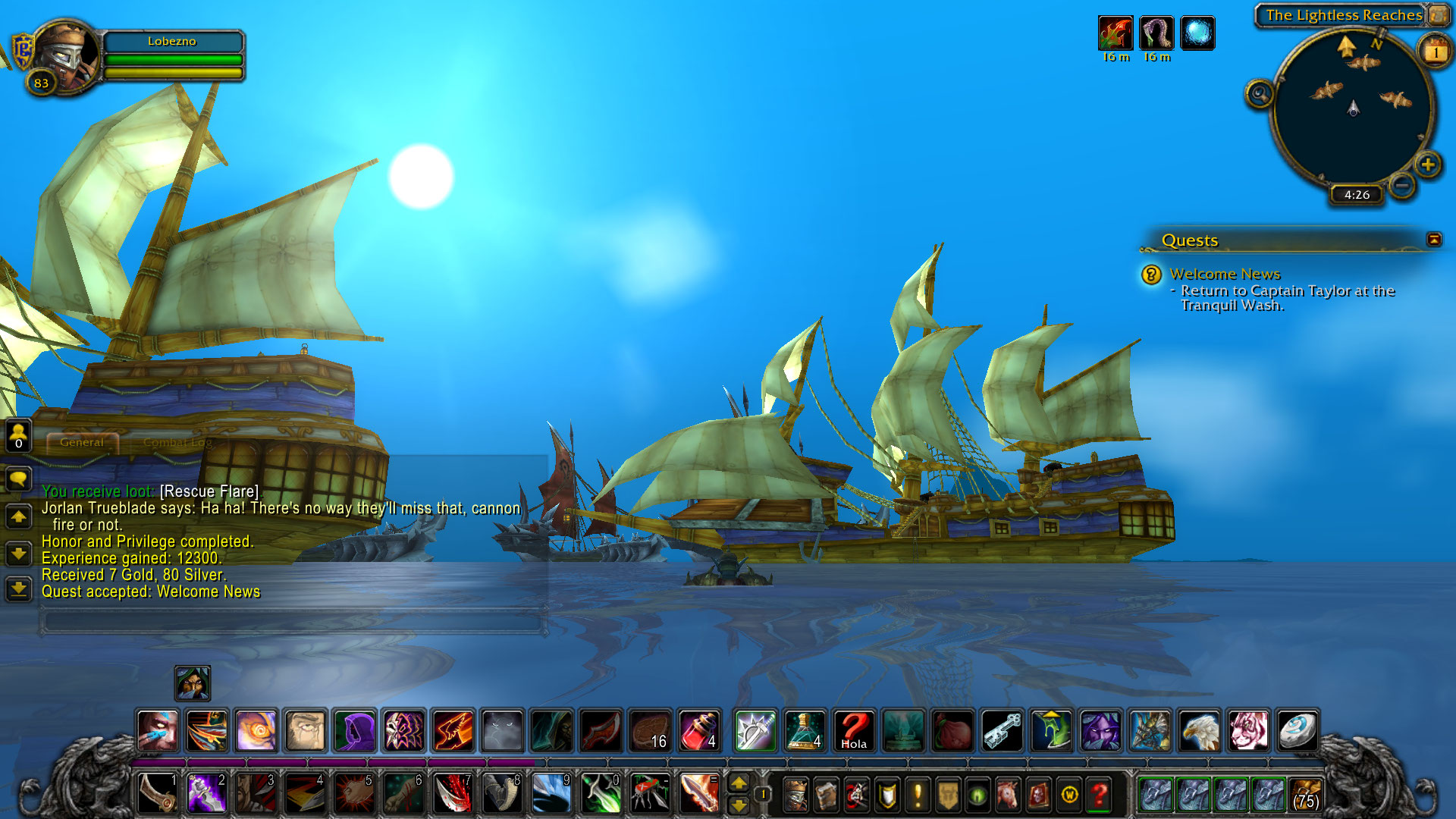1456x819 pixels.
Task: Open the Welcome News quest in the tracker
Action: click(x=1224, y=274)
